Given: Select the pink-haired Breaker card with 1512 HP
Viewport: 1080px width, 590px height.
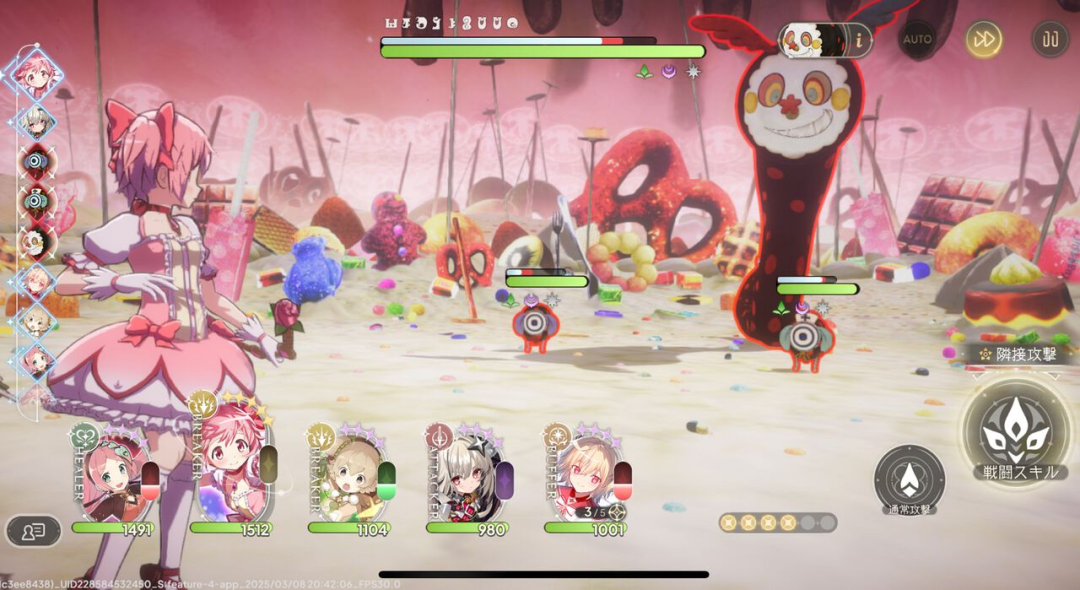Looking at the screenshot, I should coord(230,474).
